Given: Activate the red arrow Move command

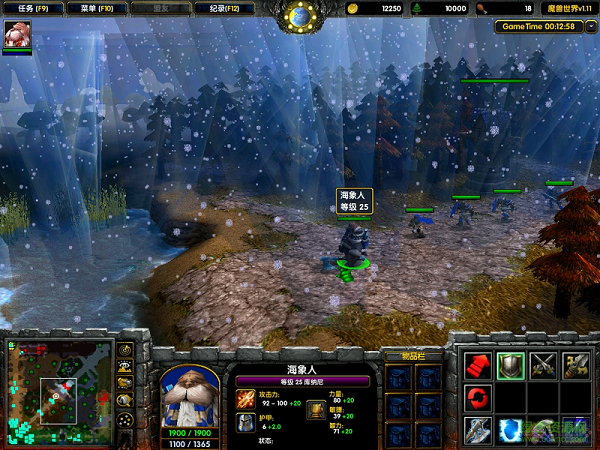Looking at the screenshot, I should (x=477, y=365).
